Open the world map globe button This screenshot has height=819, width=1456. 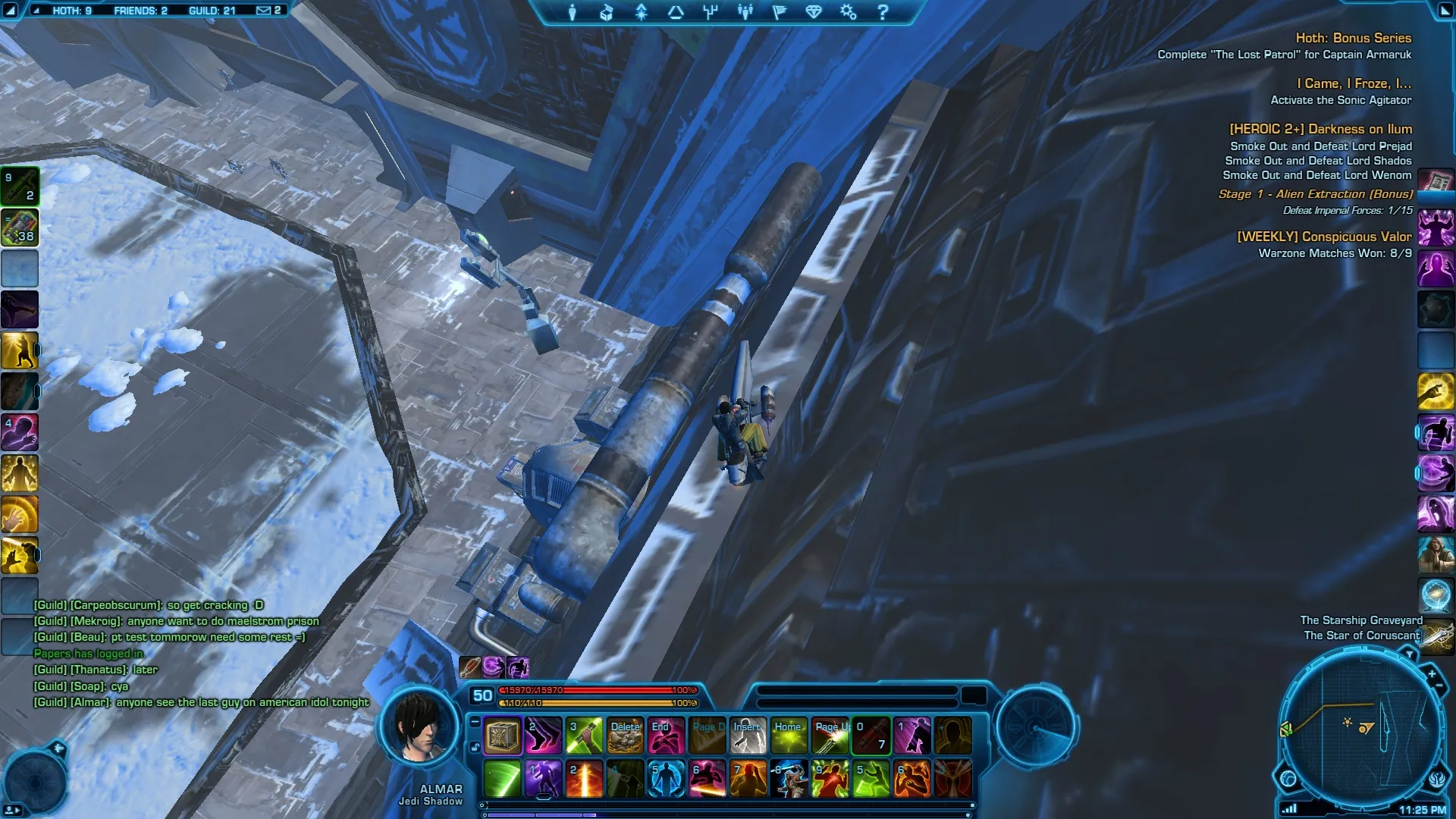(1288, 779)
